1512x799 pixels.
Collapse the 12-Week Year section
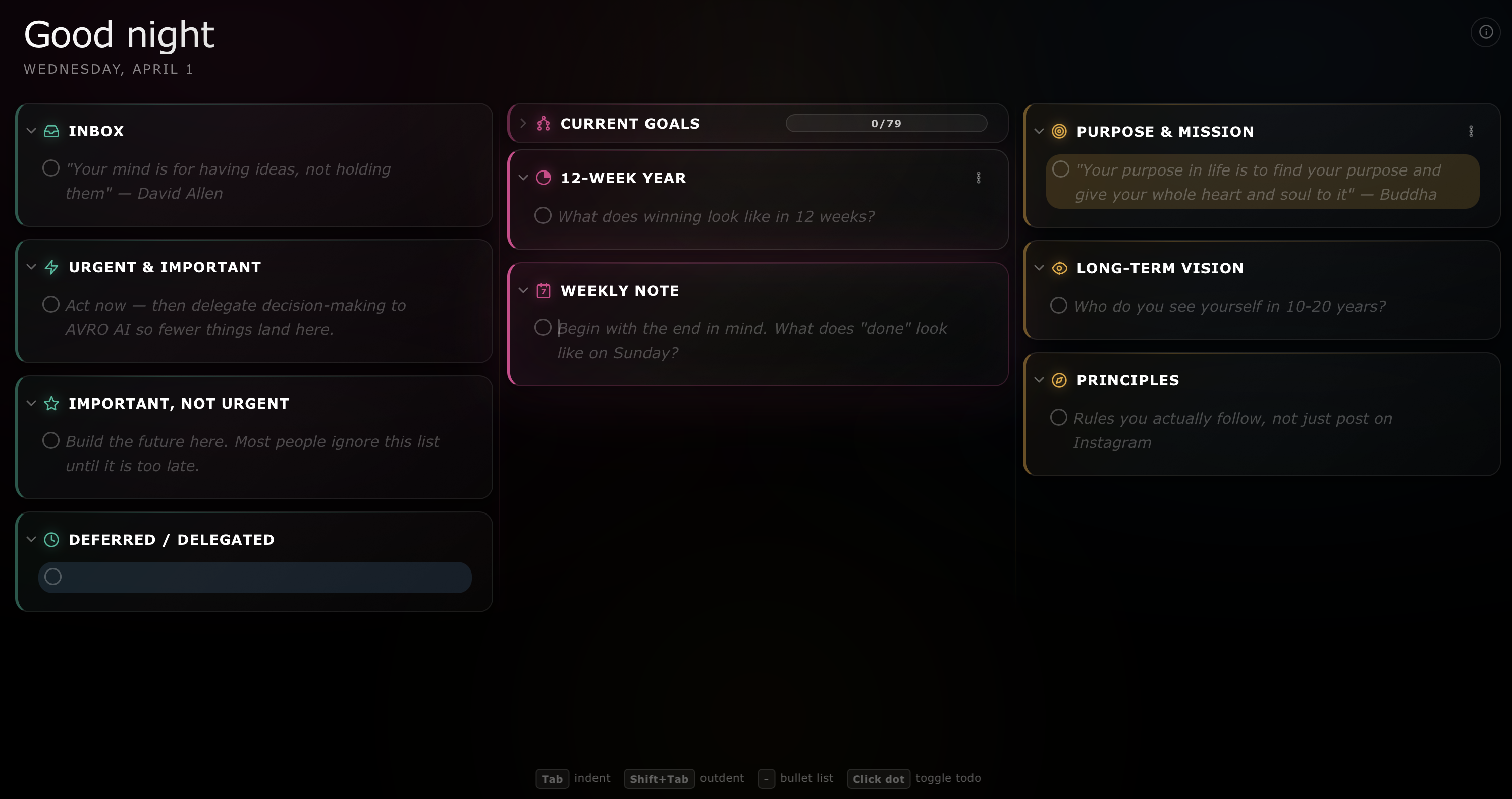point(523,178)
